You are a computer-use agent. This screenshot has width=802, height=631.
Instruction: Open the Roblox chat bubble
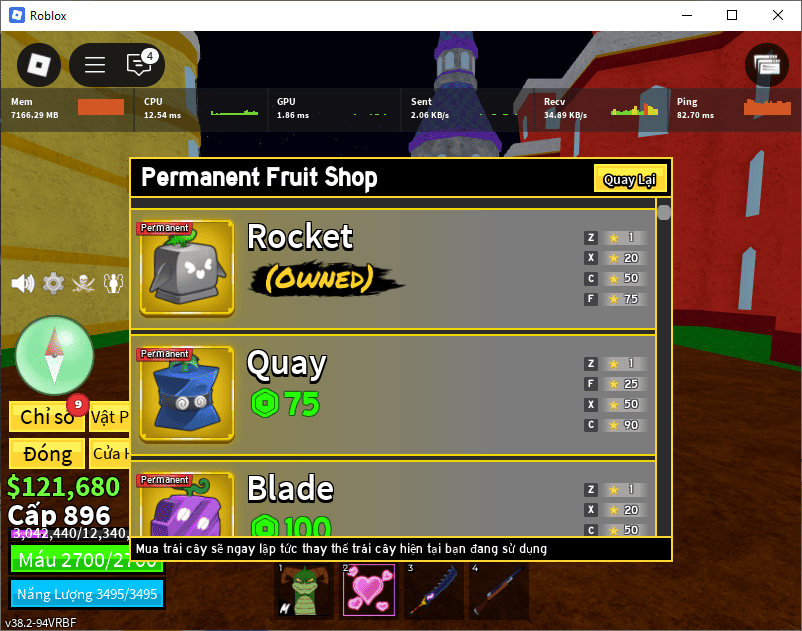click(139, 65)
